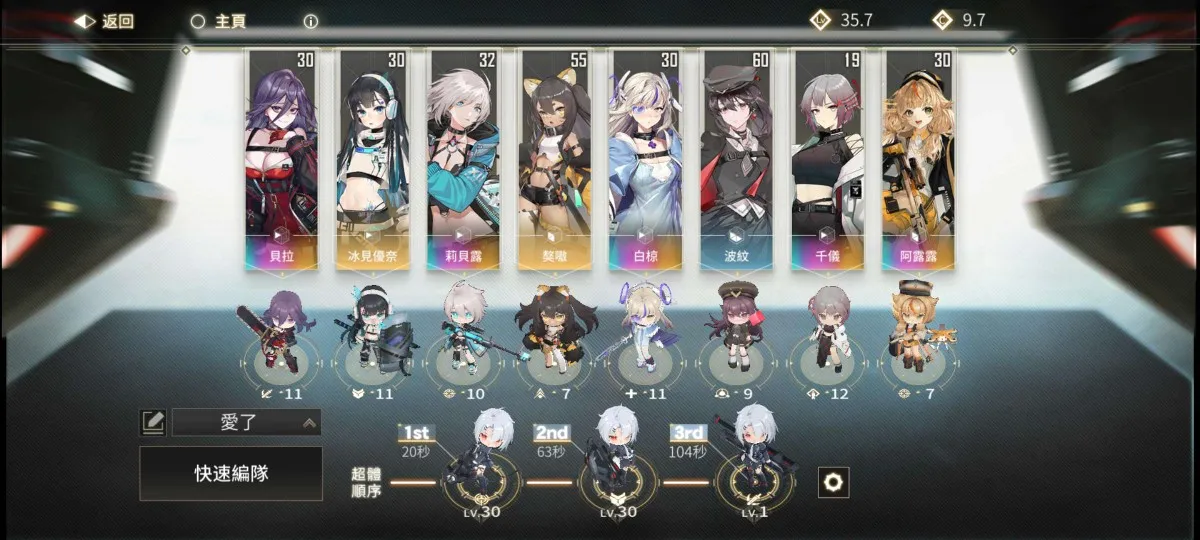Choose the 白椋 character card
Screen dimensions: 1200x540
pyautogui.click(x=646, y=160)
